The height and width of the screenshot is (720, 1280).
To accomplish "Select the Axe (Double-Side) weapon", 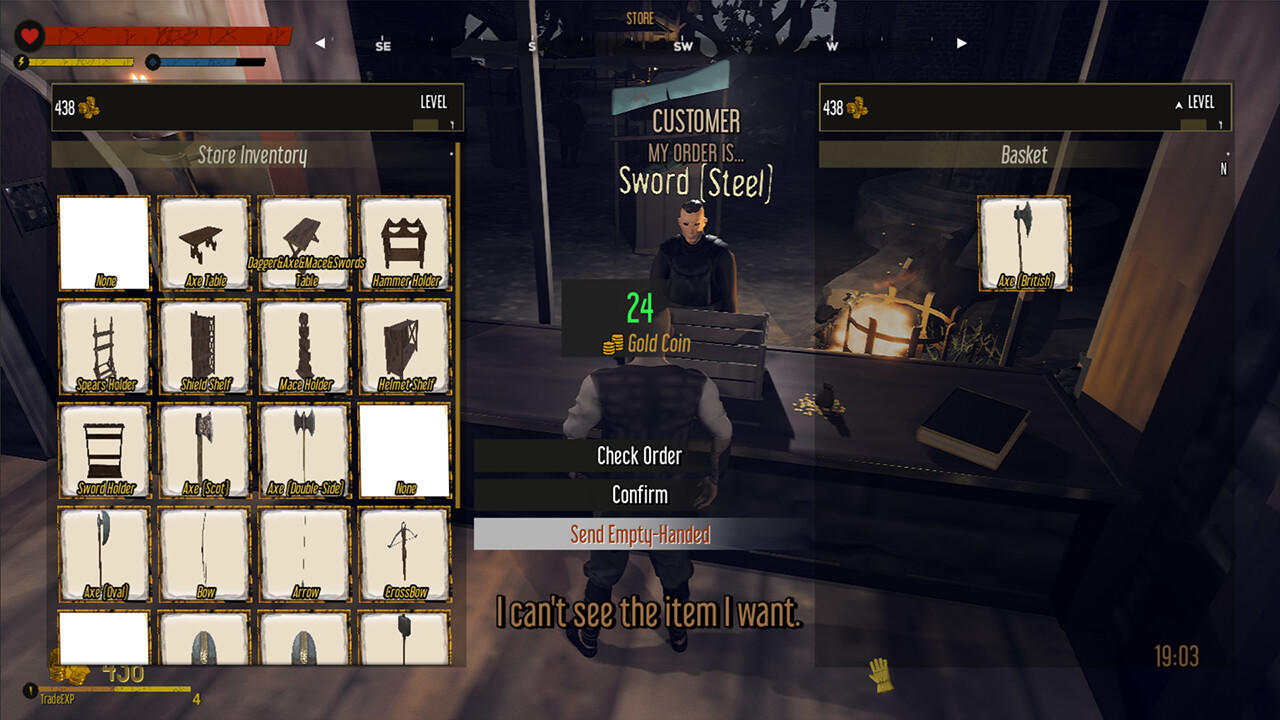I will click(x=303, y=449).
